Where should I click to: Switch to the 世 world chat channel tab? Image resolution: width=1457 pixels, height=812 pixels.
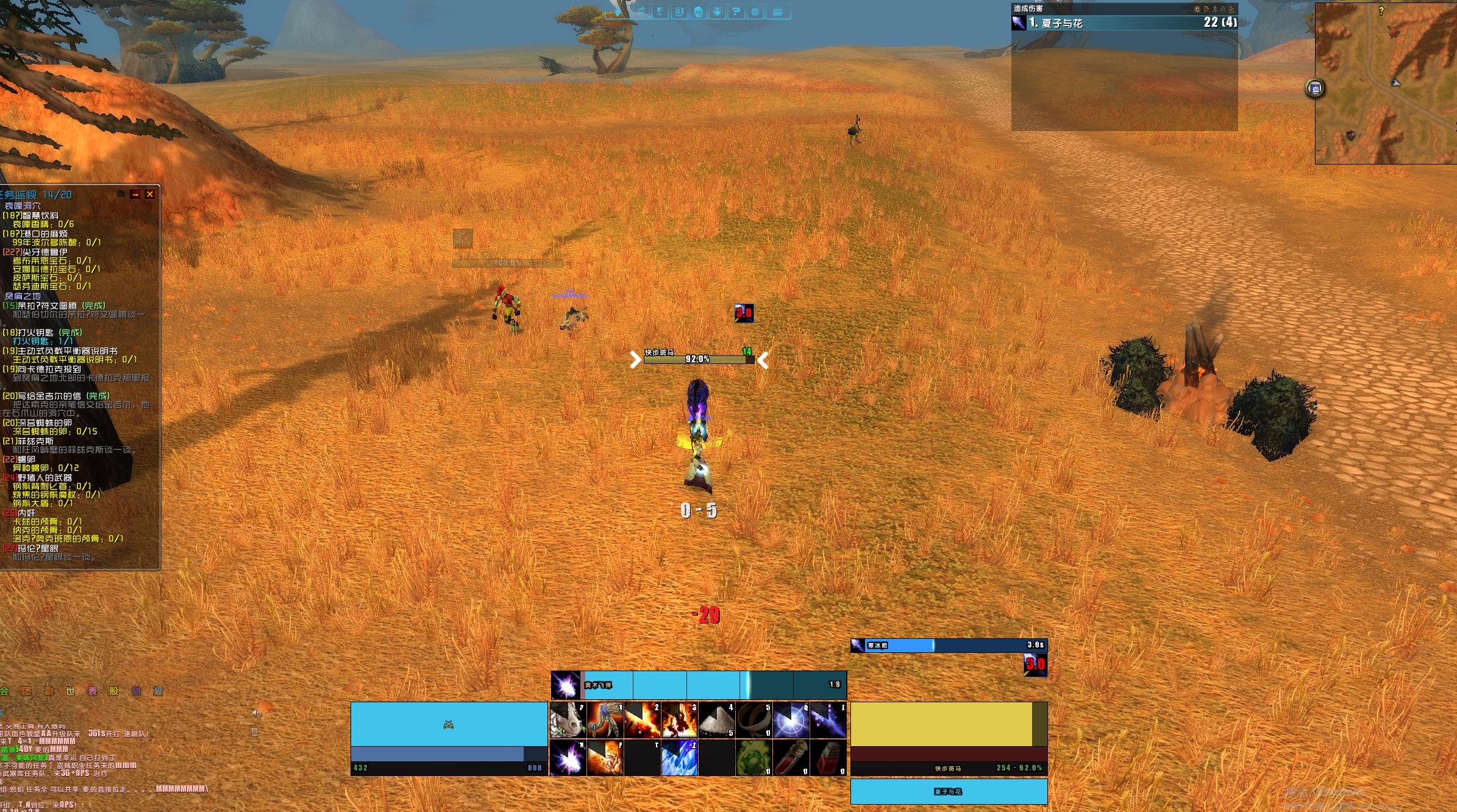coord(71,691)
